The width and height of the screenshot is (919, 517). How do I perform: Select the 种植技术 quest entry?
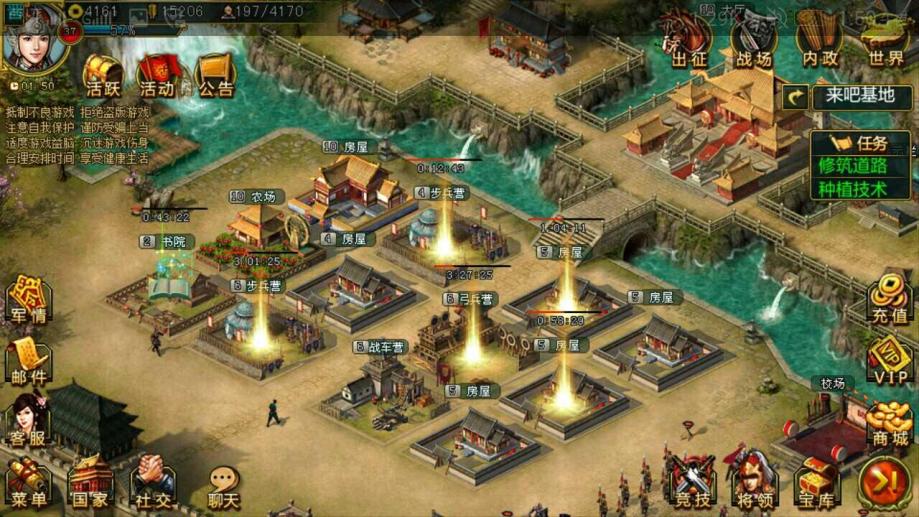[852, 188]
